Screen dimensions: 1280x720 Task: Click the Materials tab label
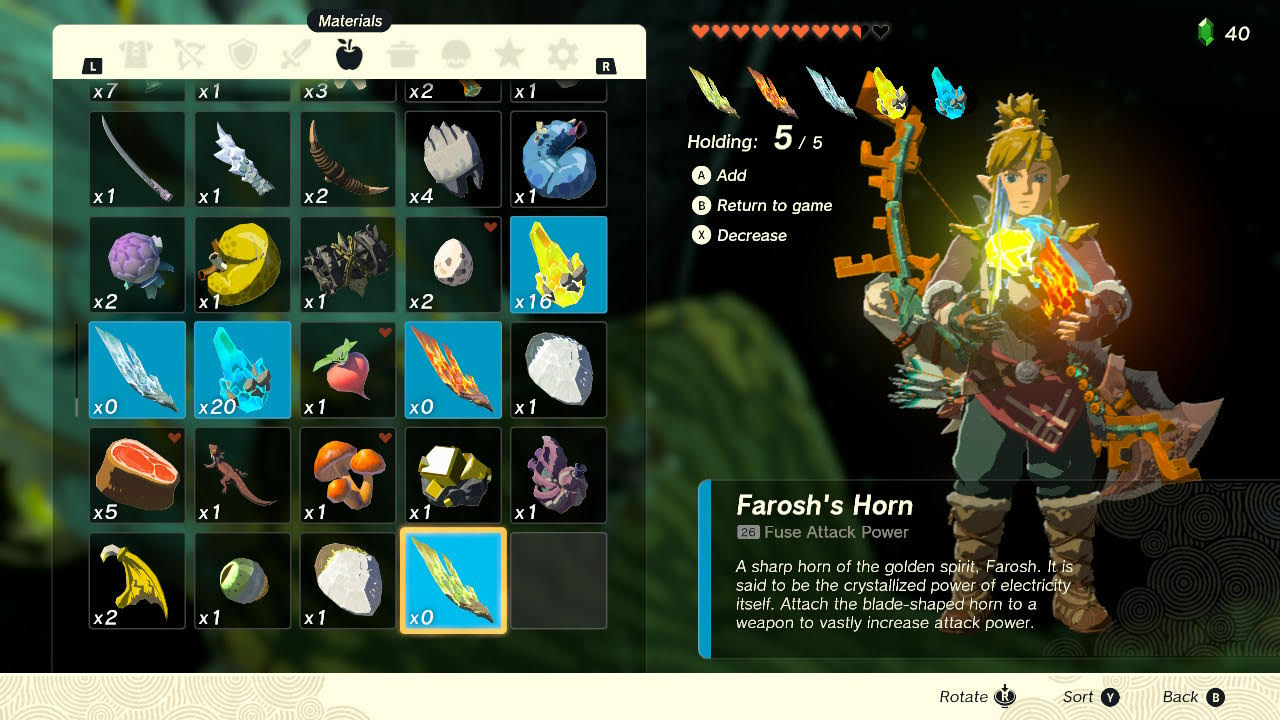(x=350, y=20)
